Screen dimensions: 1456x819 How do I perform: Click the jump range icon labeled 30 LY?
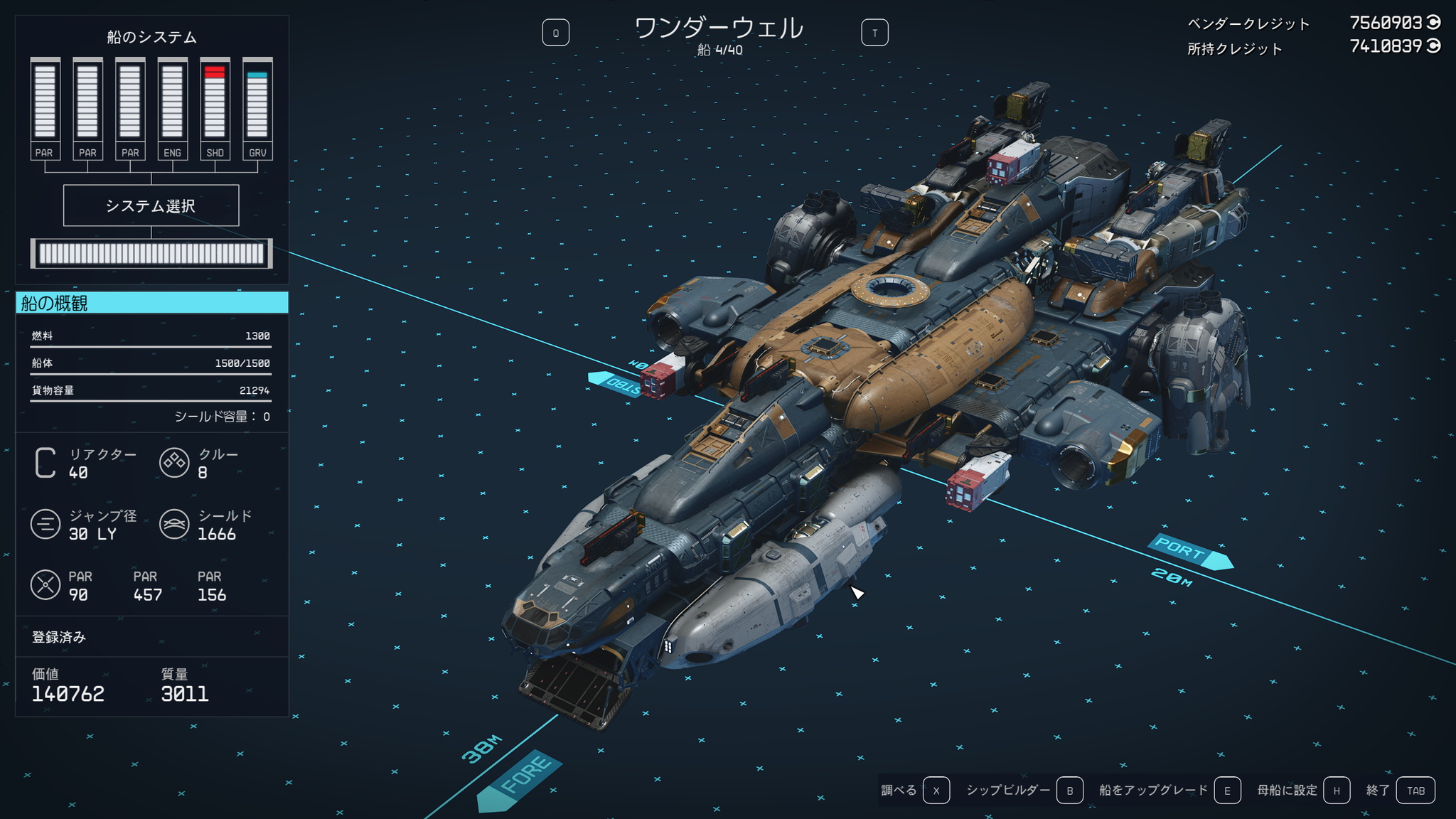[46, 525]
